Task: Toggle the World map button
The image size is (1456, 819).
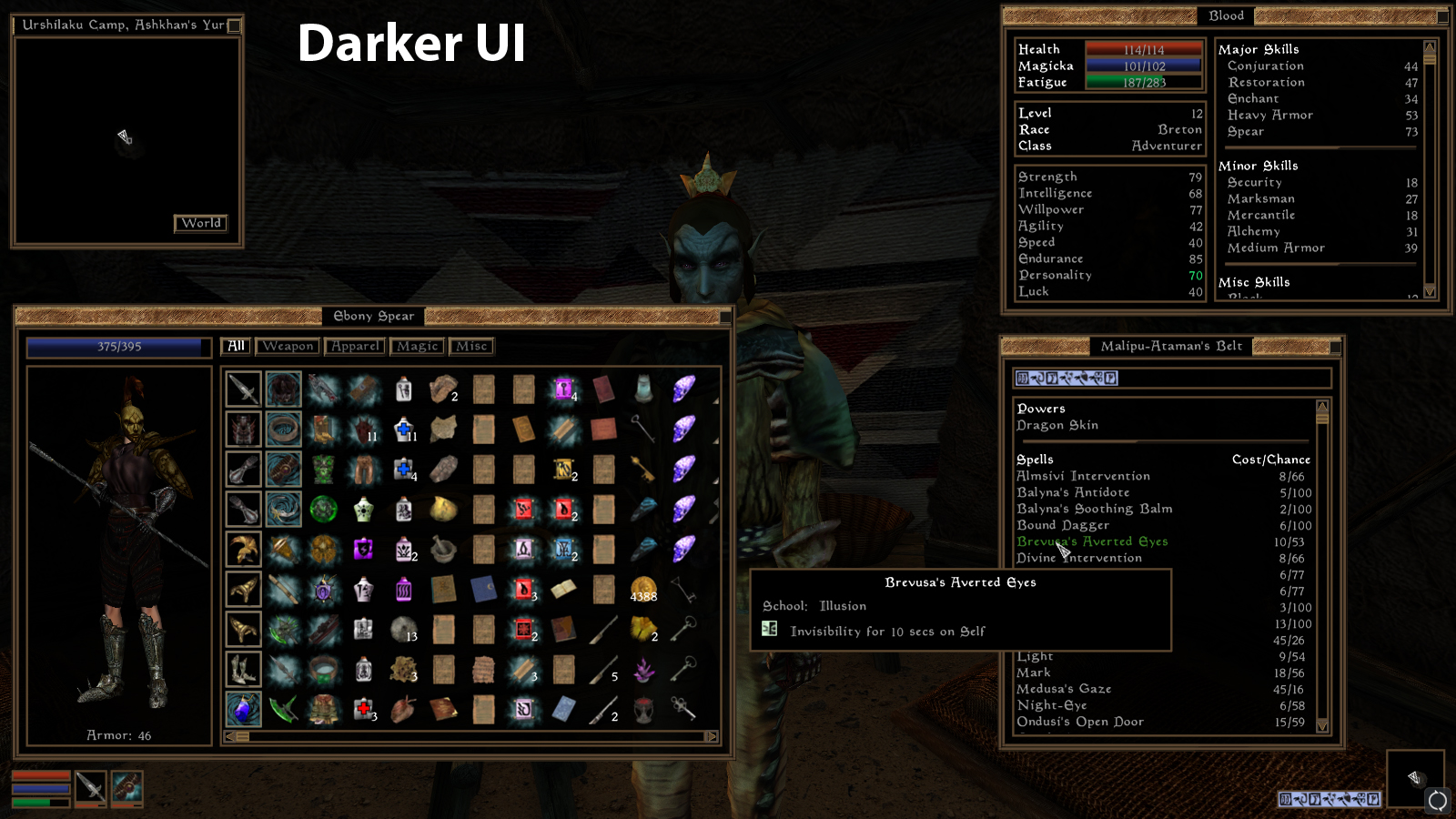Action: pos(201,223)
